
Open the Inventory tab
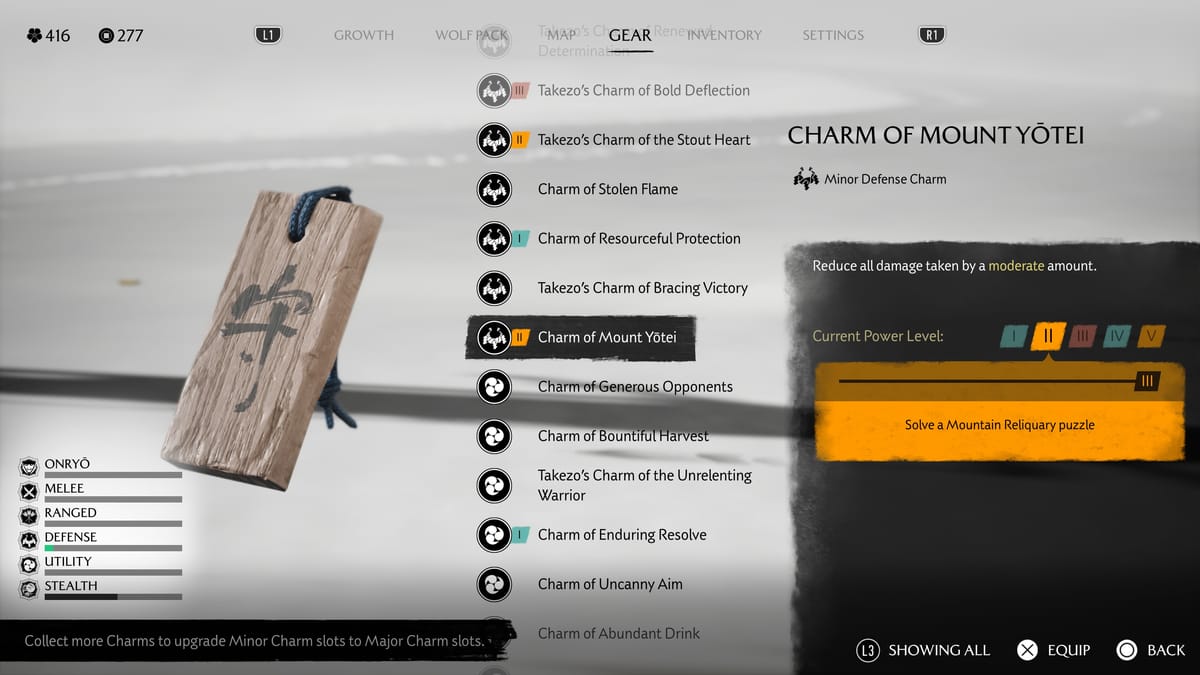724,35
